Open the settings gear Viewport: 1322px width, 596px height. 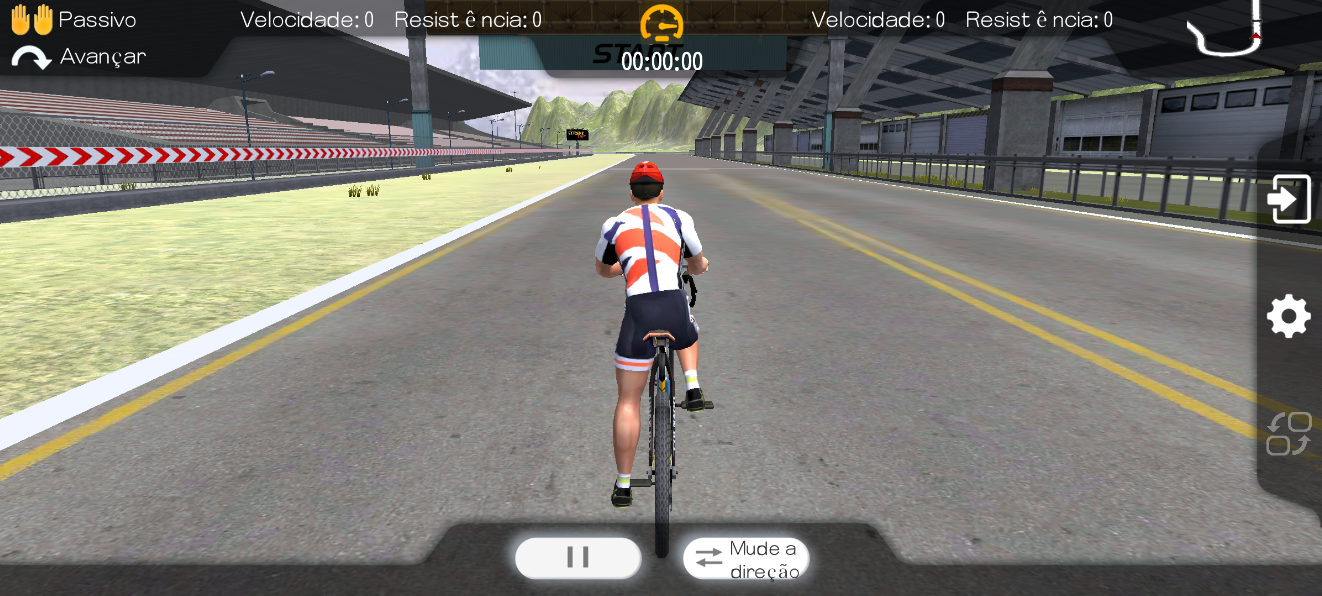1288,317
